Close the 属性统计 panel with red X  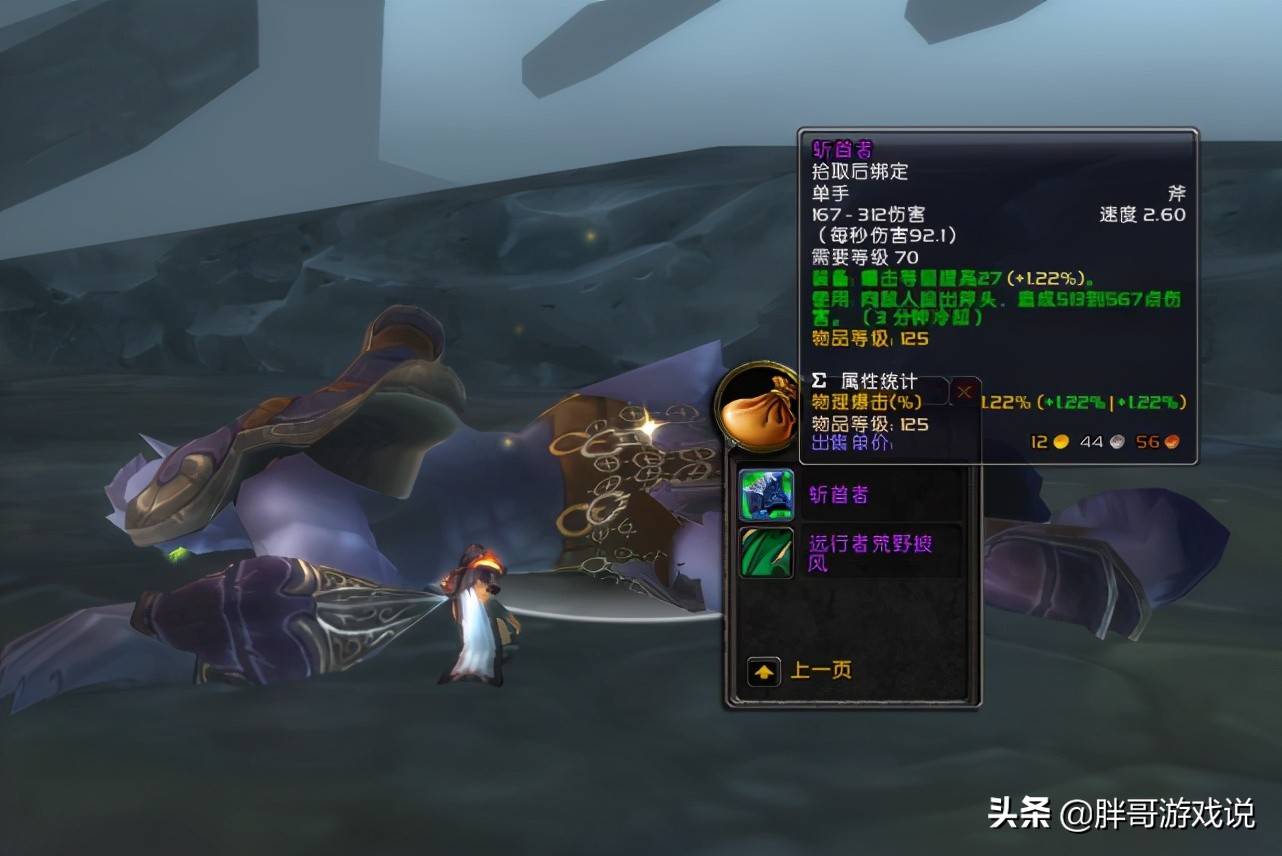(x=963, y=391)
